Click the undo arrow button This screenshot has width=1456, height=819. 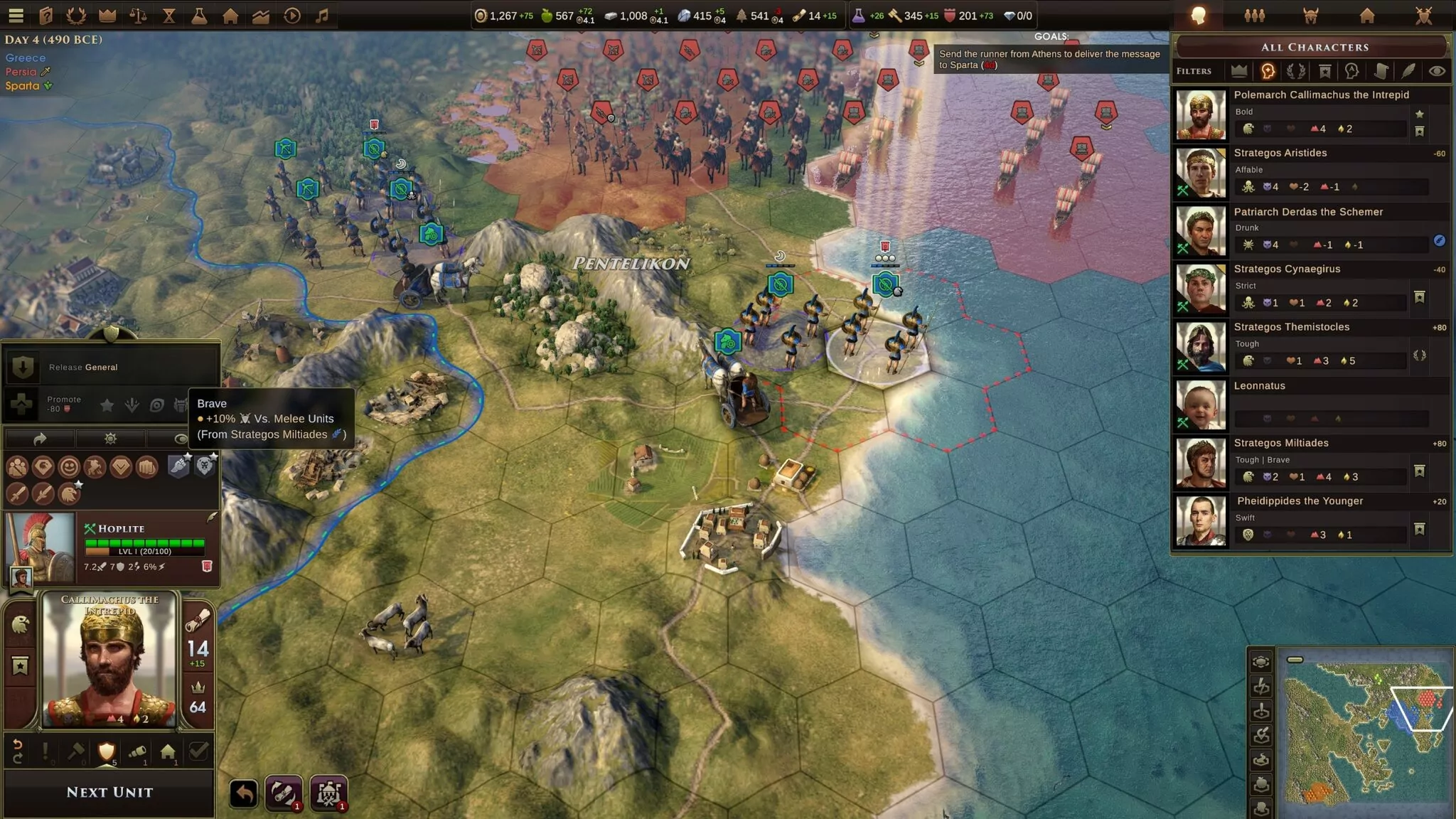click(x=243, y=793)
